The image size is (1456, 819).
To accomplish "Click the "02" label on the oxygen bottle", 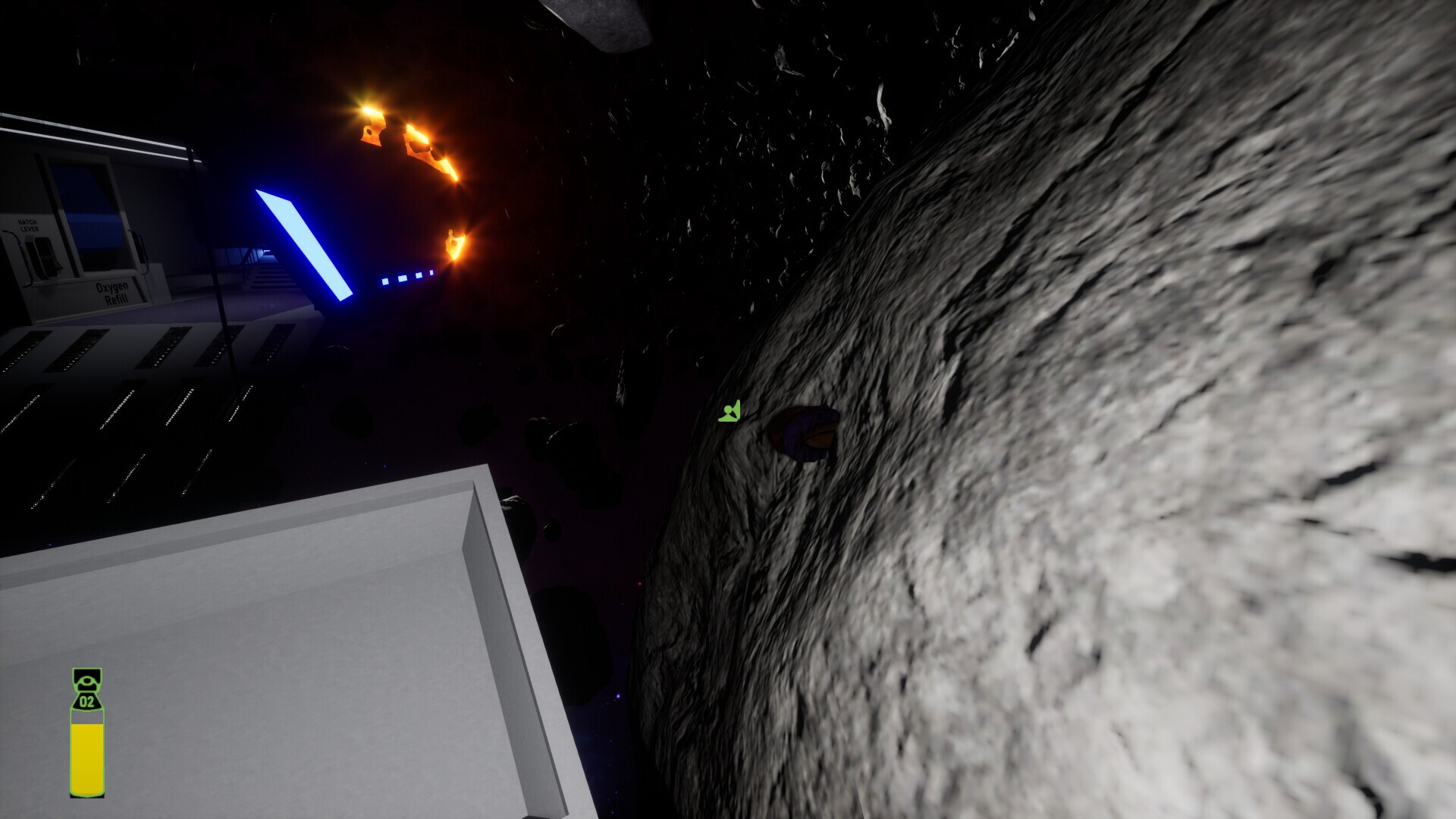I will pos(86,701).
